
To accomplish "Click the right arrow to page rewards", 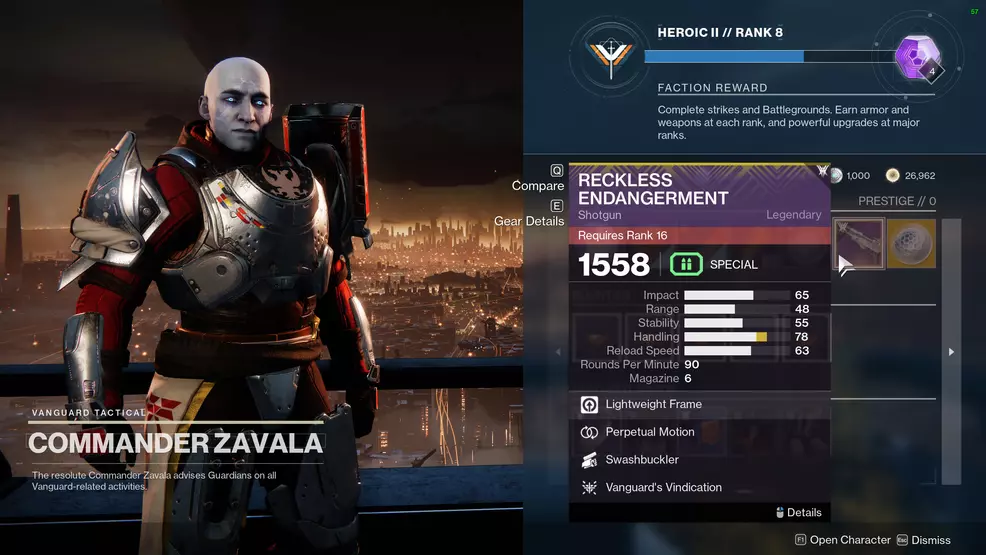I will coord(951,352).
